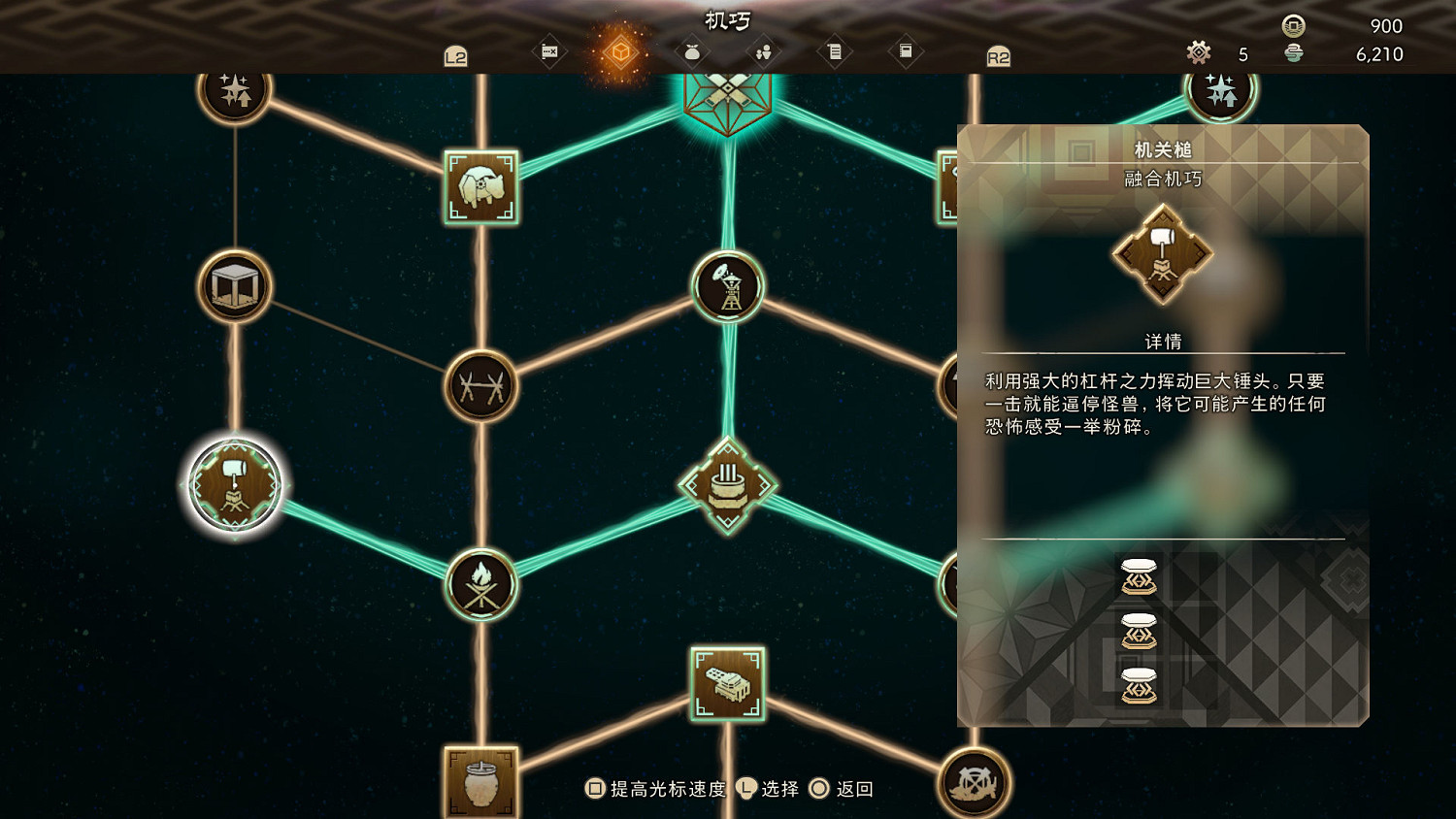This screenshot has height=819, width=1456.
Task: Switch to the people tab
Action: coord(763,54)
